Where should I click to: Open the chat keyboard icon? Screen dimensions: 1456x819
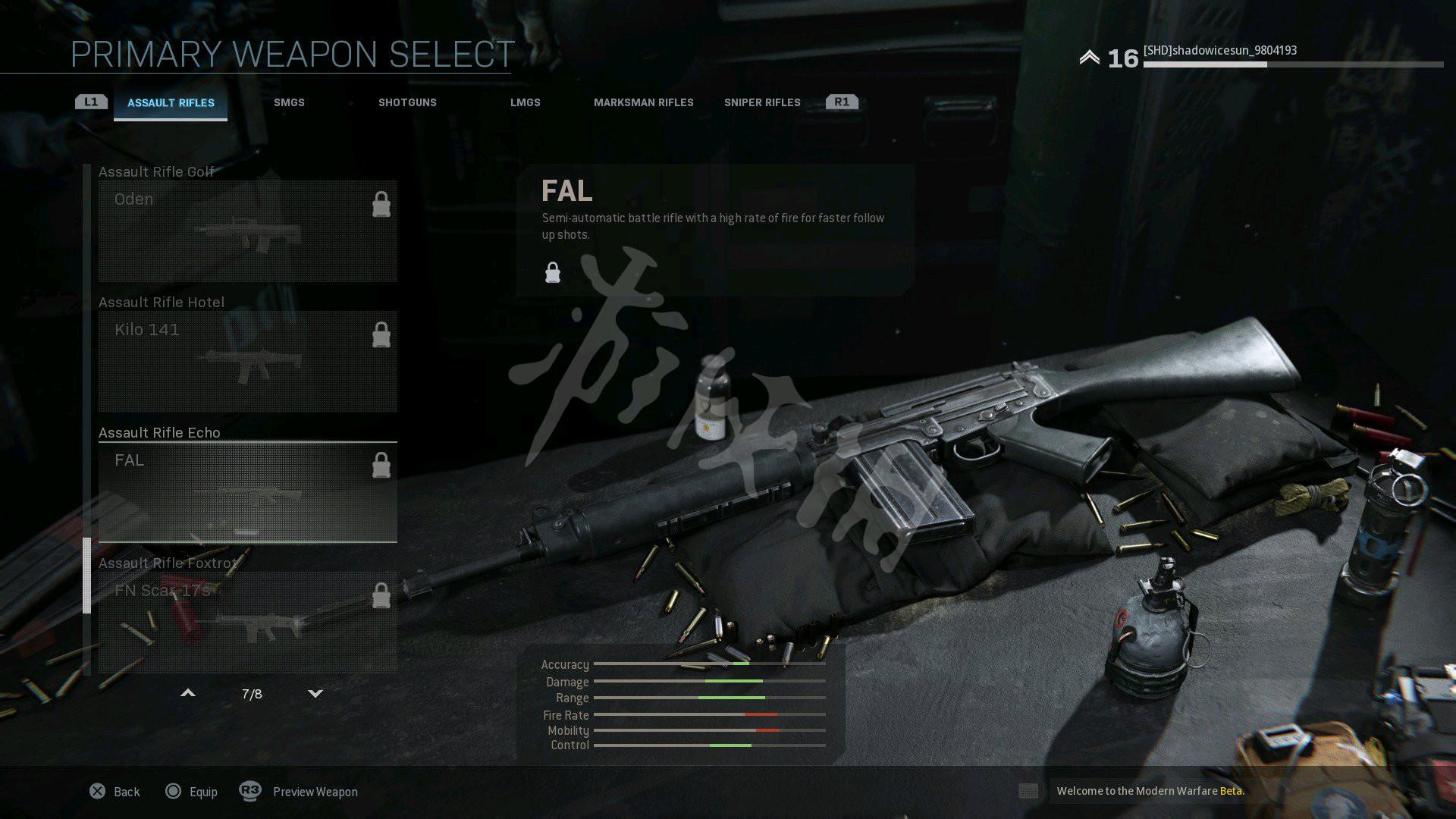coord(1028,791)
